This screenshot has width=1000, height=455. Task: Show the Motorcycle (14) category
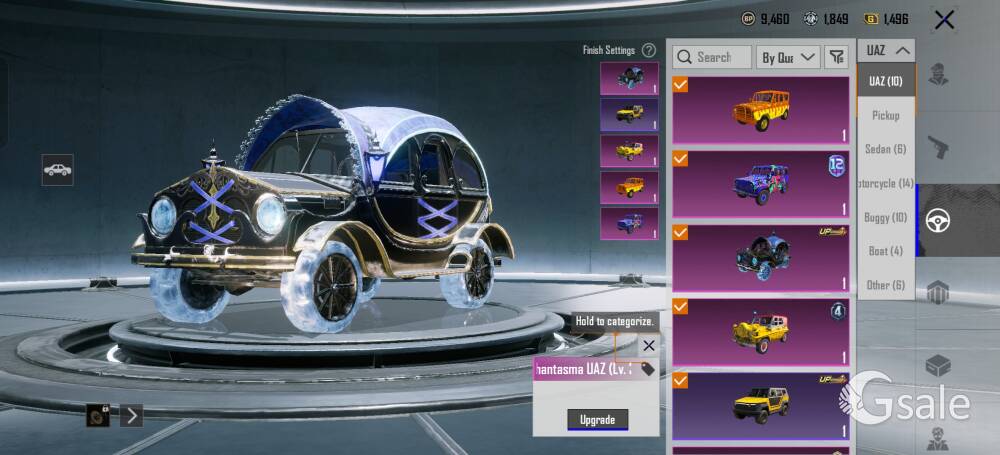point(886,183)
